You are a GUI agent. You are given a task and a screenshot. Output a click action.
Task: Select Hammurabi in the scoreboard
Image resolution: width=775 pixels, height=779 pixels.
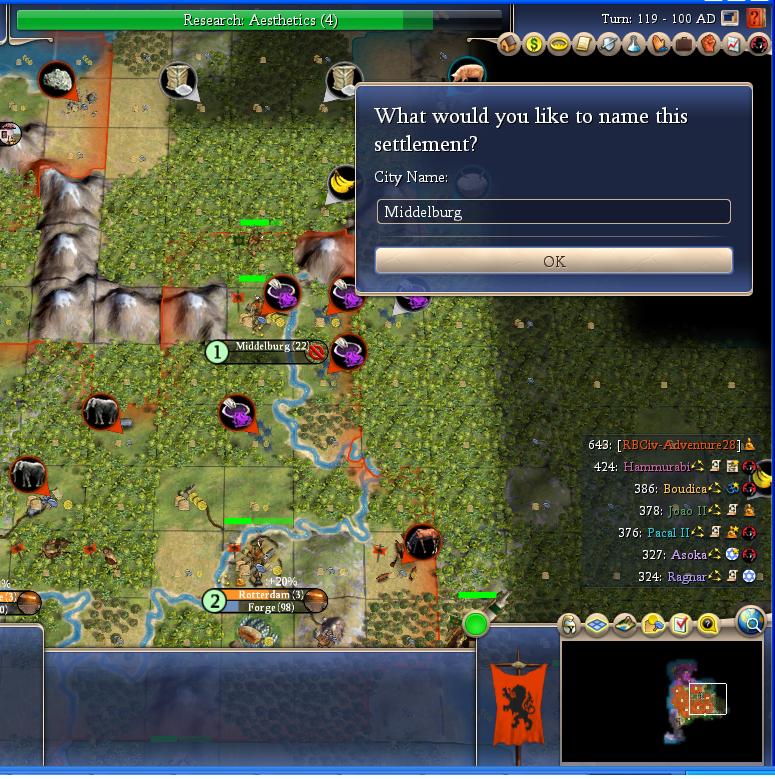(656, 466)
